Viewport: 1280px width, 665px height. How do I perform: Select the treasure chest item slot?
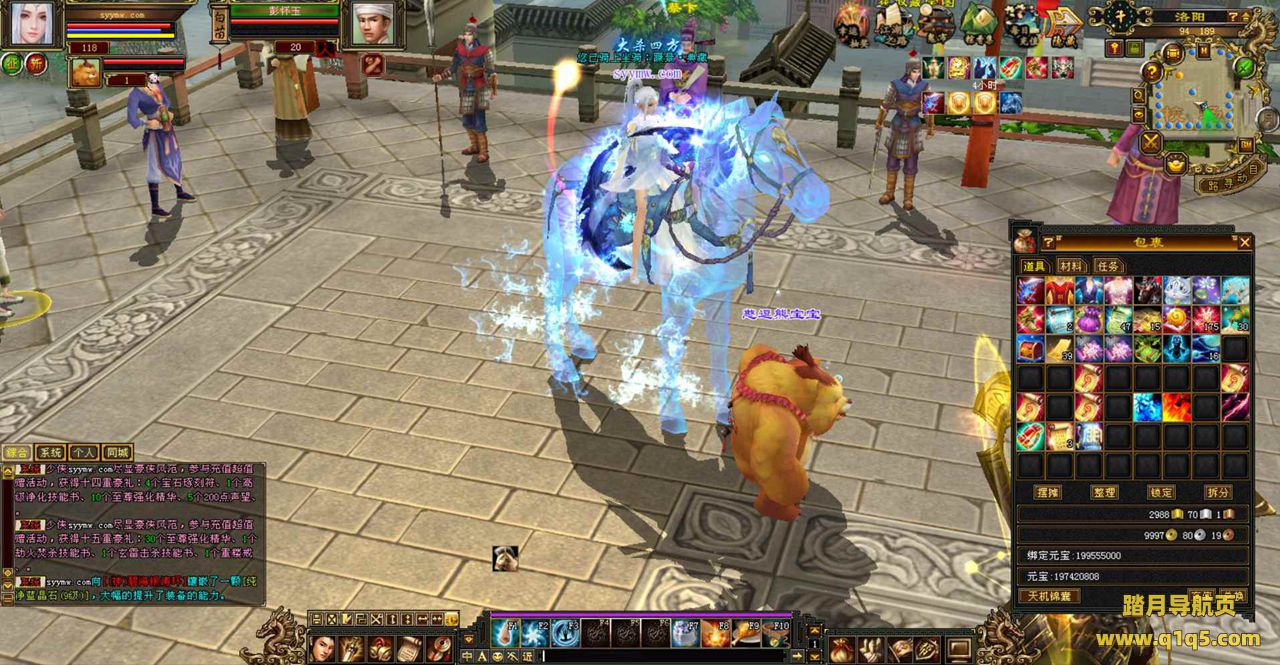tap(1031, 349)
